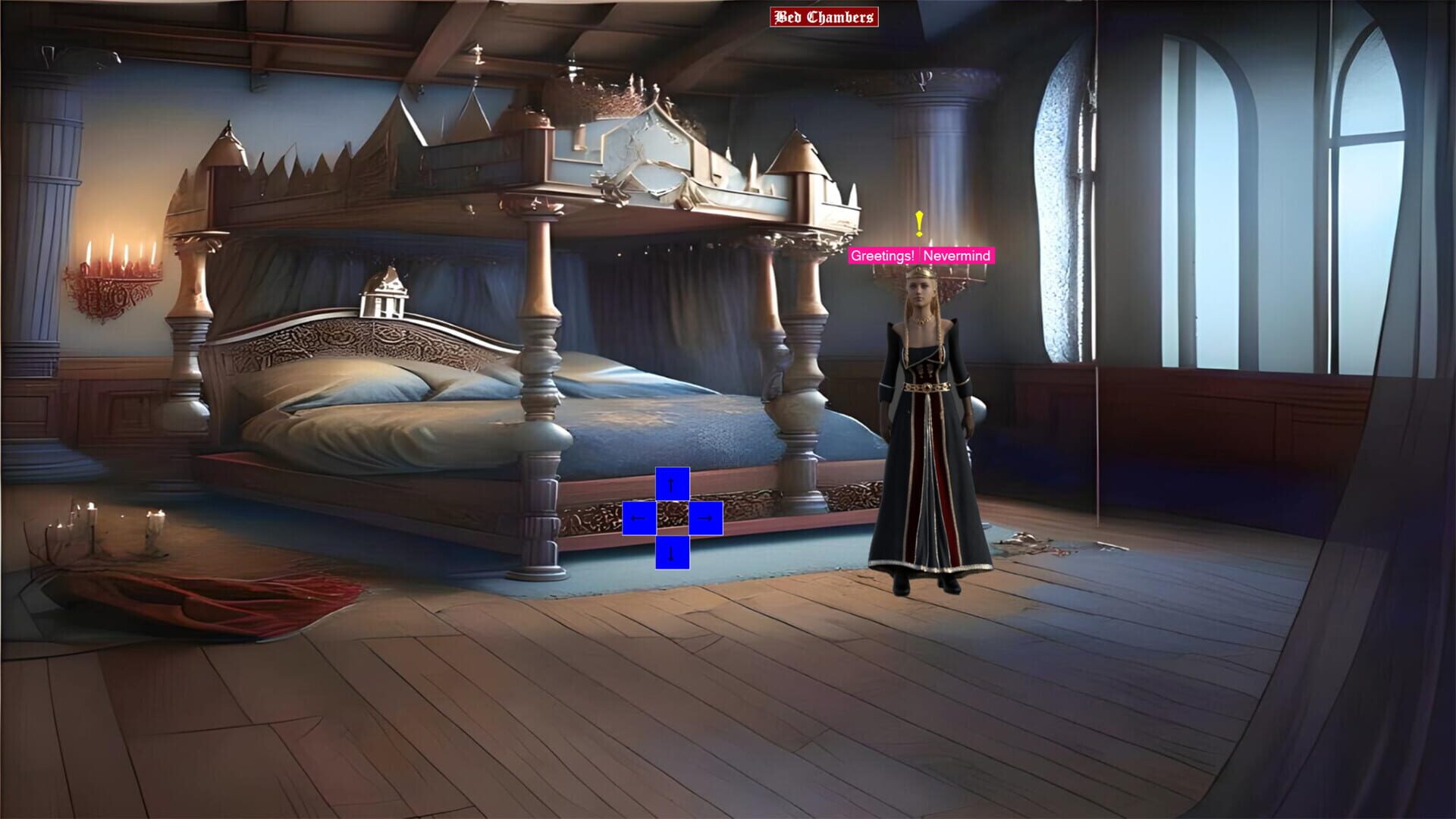Click the red cloak lying on the floor
Screen dimensions: 1456x819
point(212,599)
